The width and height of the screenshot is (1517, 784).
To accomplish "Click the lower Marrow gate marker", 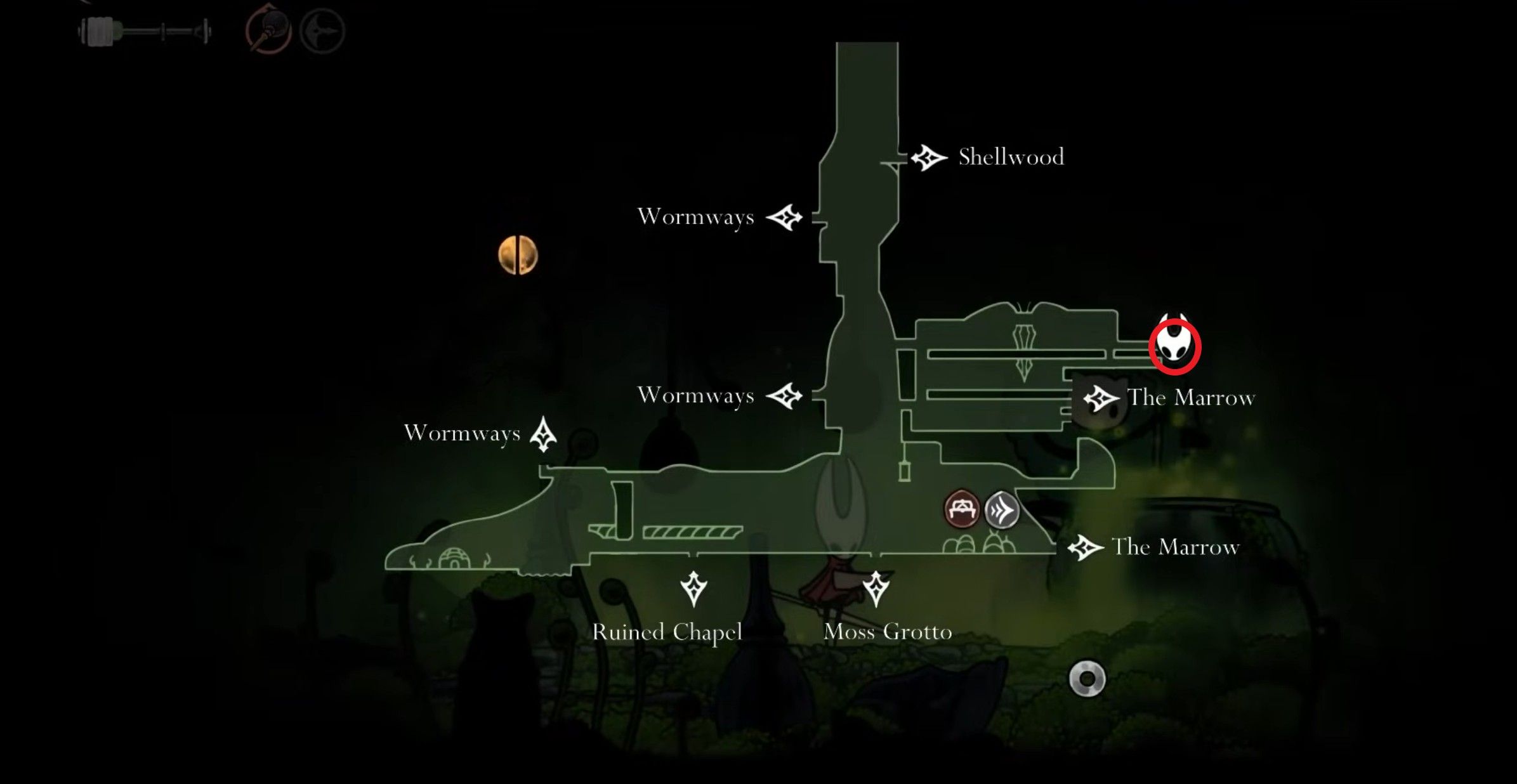I will pyautogui.click(x=1085, y=547).
